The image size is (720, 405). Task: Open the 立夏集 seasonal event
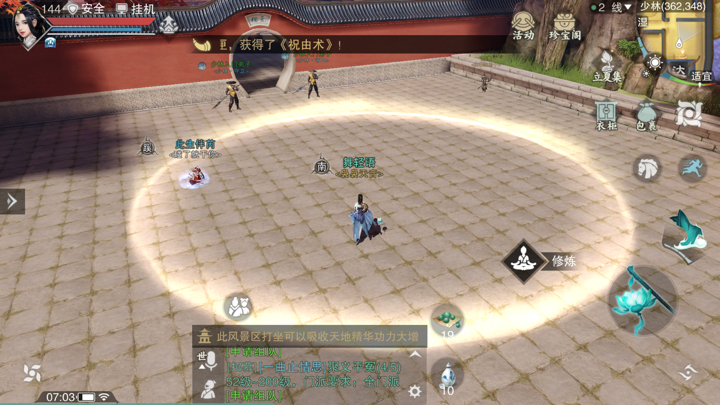click(x=606, y=67)
